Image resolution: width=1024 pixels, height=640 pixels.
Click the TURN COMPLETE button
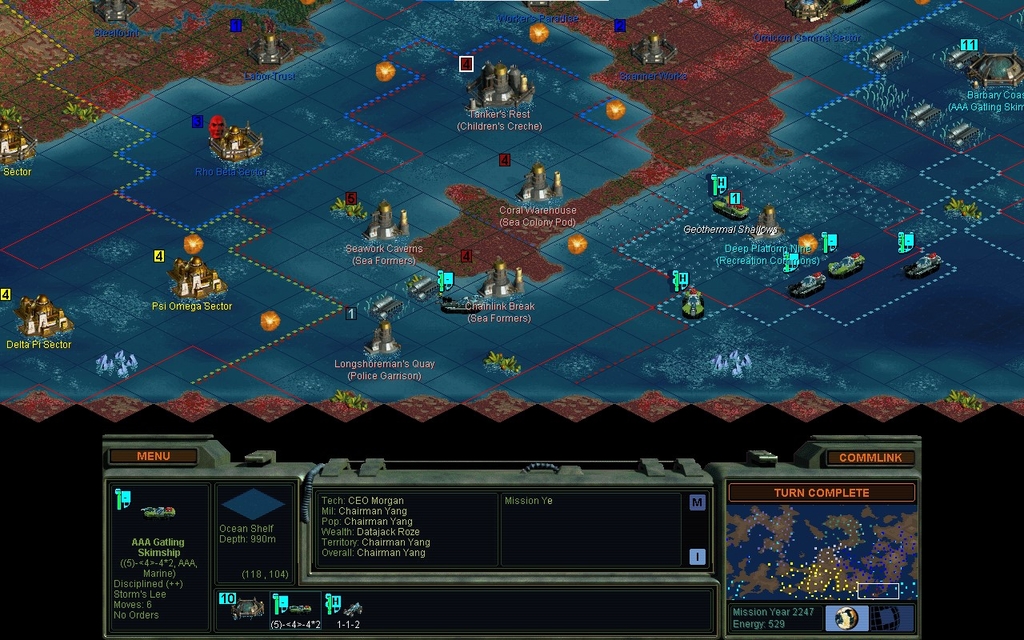pos(821,493)
